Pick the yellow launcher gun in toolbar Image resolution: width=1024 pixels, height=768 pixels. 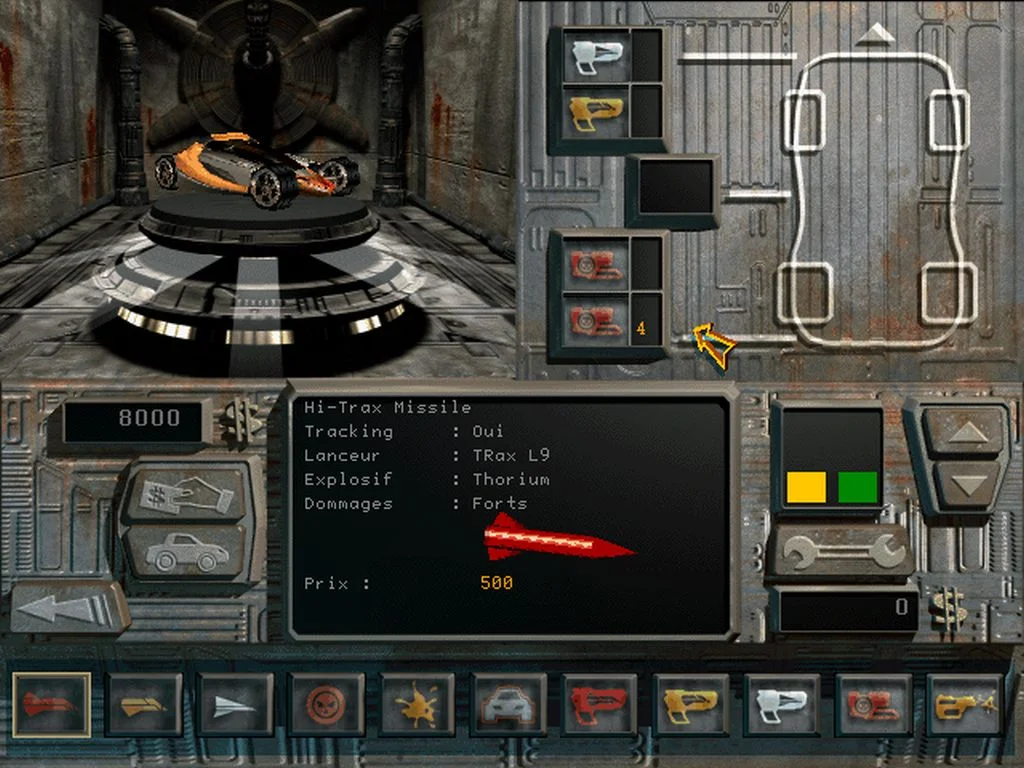(x=692, y=704)
